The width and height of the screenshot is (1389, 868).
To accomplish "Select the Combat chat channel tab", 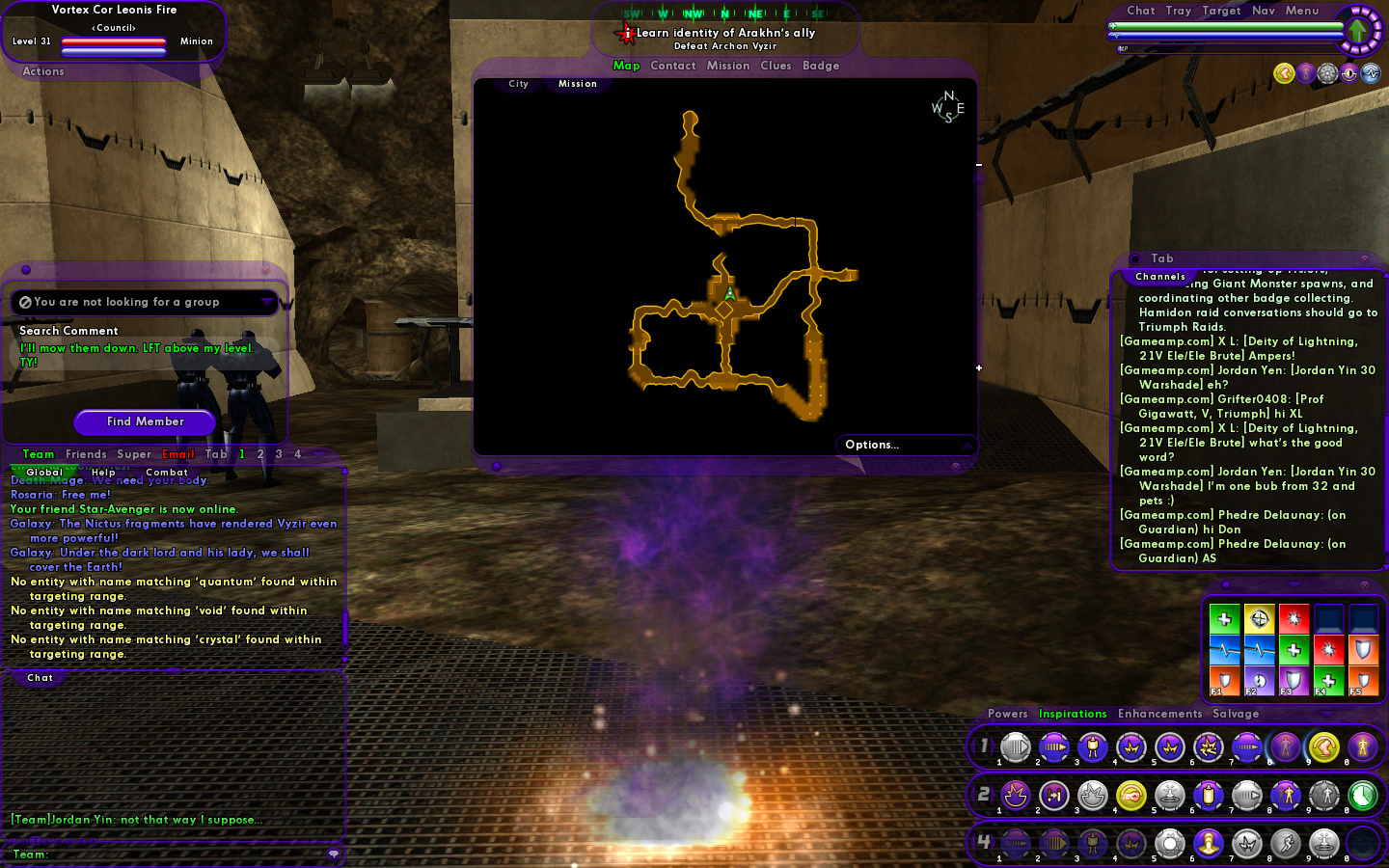I will [x=167, y=473].
